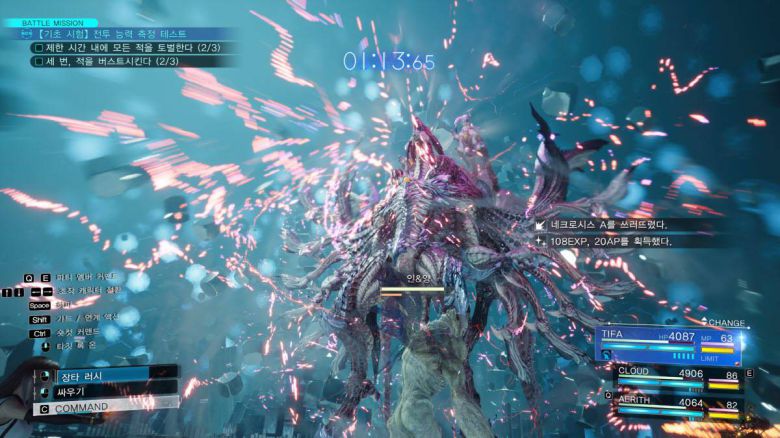The height and width of the screenshot is (438, 780).
Task: Select the defeat-all-enemies objective row
Action: pyautogui.click(x=125, y=47)
